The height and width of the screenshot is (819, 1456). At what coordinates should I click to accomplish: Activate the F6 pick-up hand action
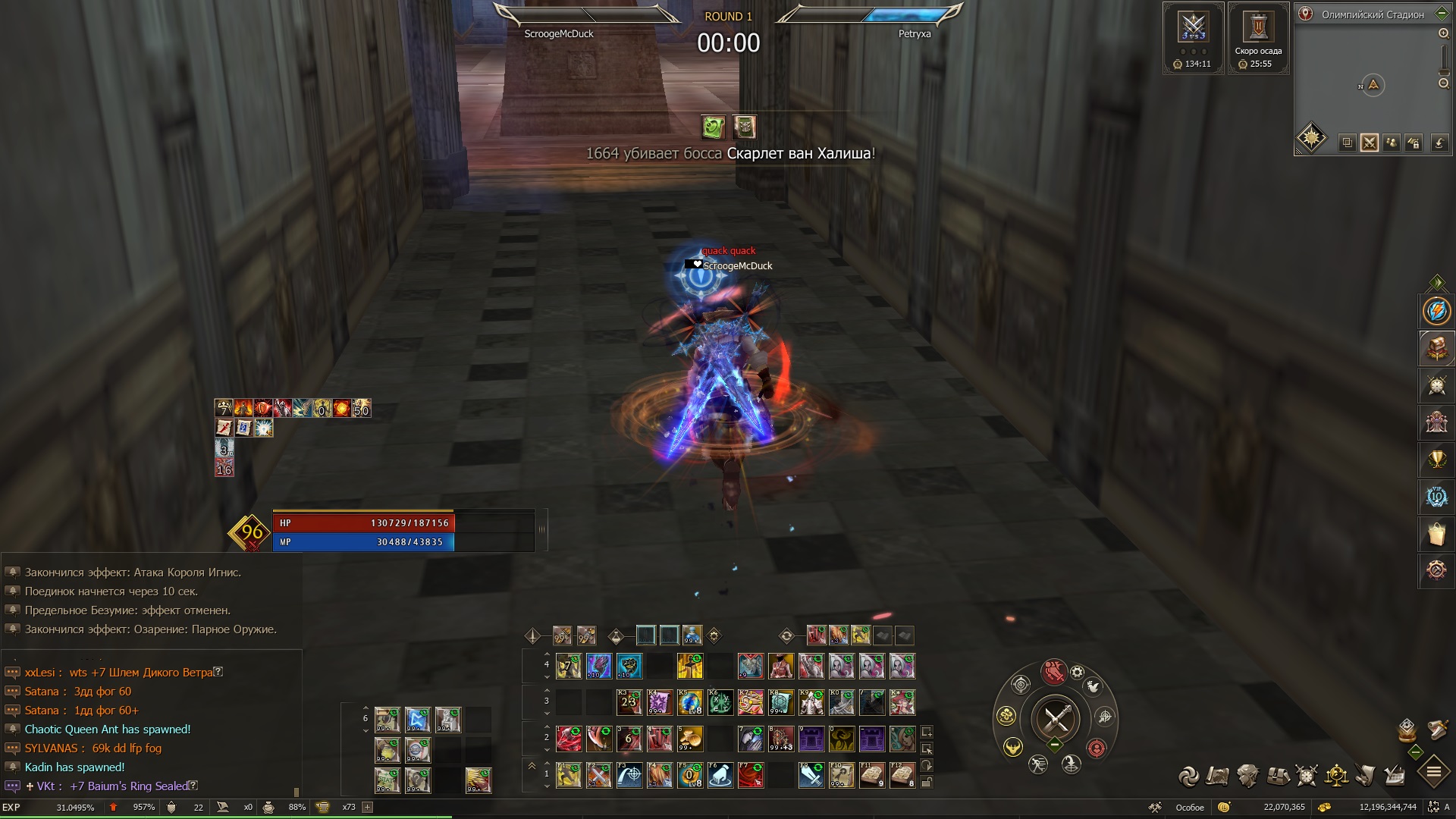[x=720, y=776]
